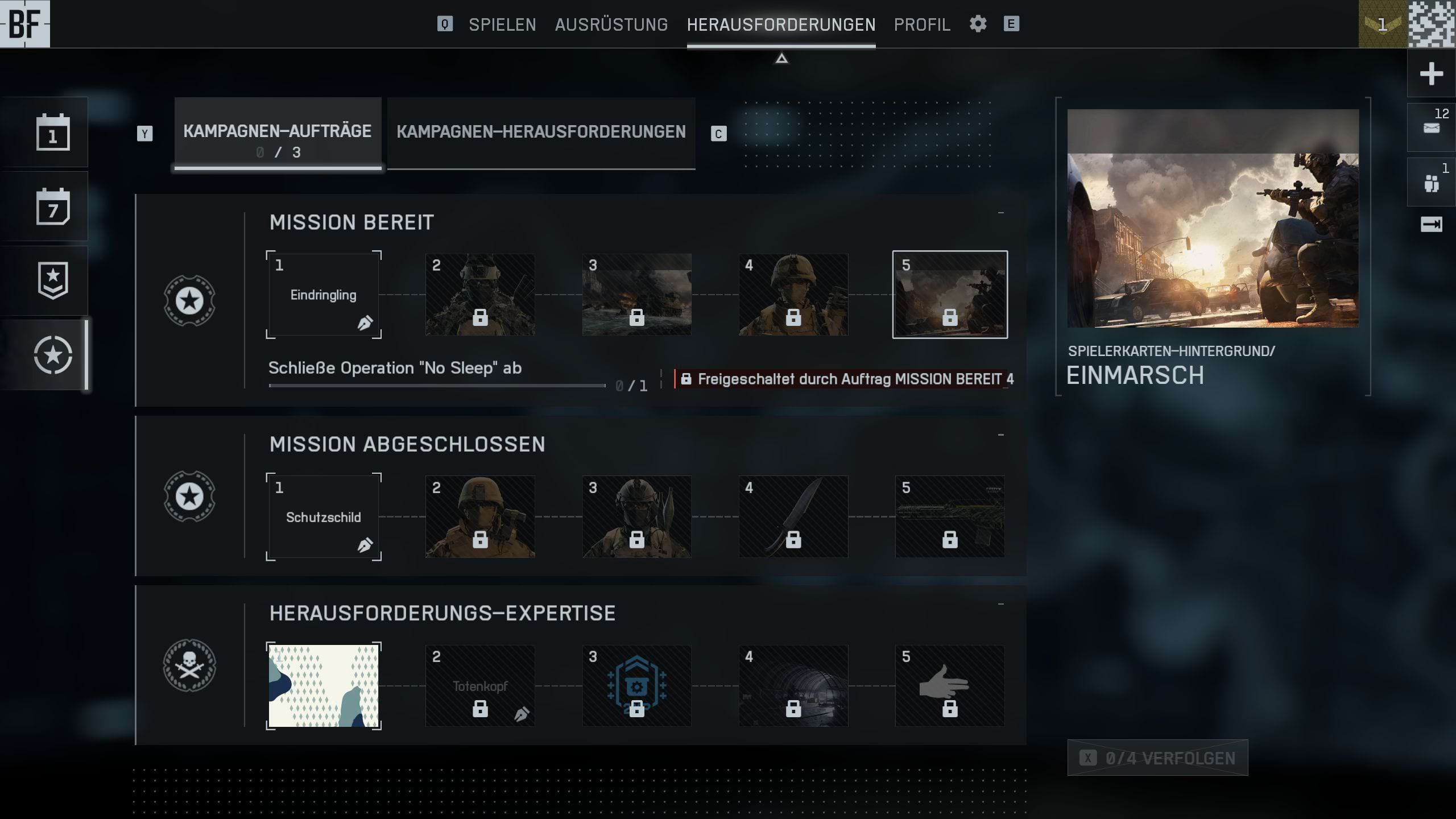The image size is (1456, 819).
Task: Select the camo pattern reward tile
Action: click(x=324, y=686)
